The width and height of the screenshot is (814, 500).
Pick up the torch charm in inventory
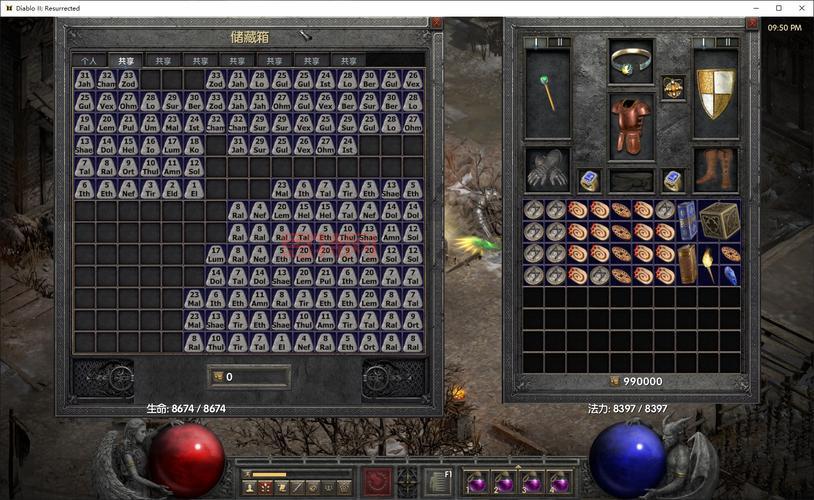(x=707, y=265)
